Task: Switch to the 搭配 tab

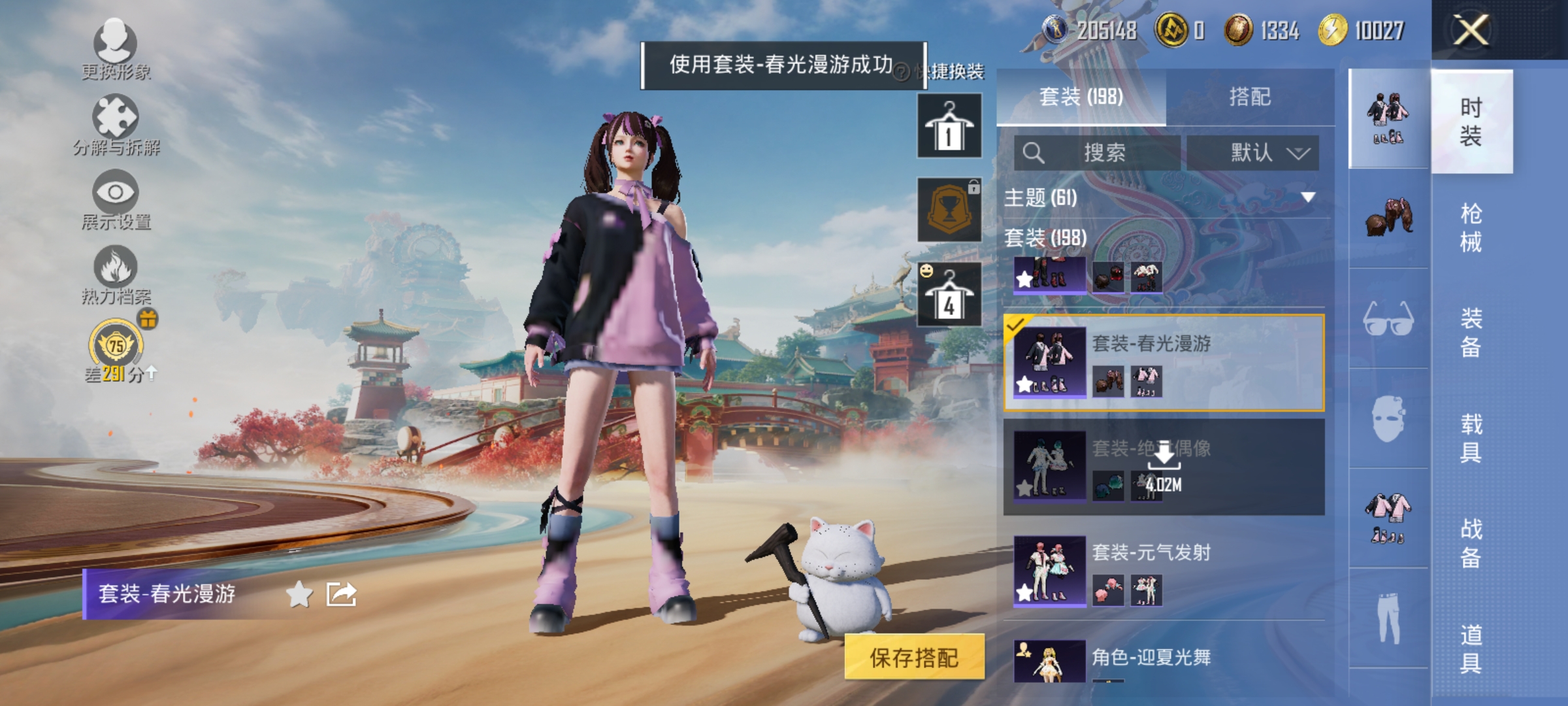Action: pos(1250,97)
